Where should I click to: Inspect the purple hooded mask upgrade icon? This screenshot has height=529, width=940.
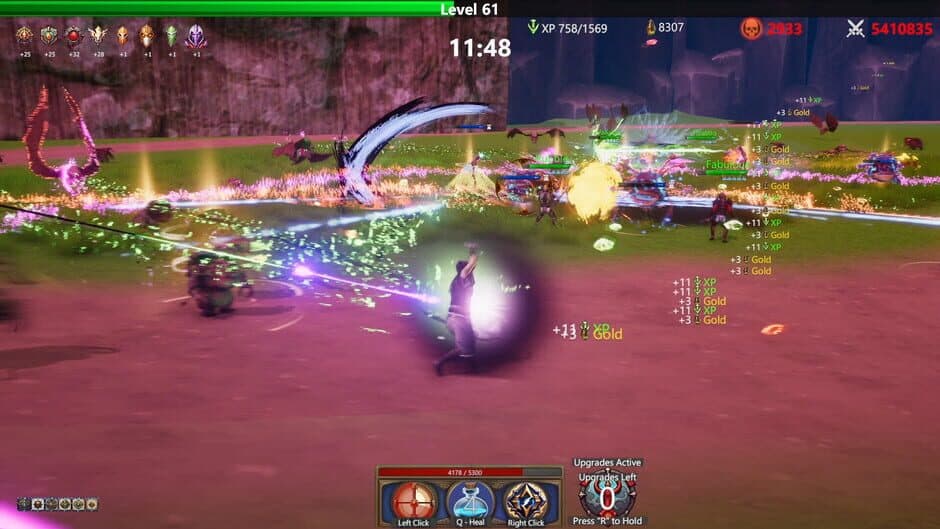coord(195,37)
